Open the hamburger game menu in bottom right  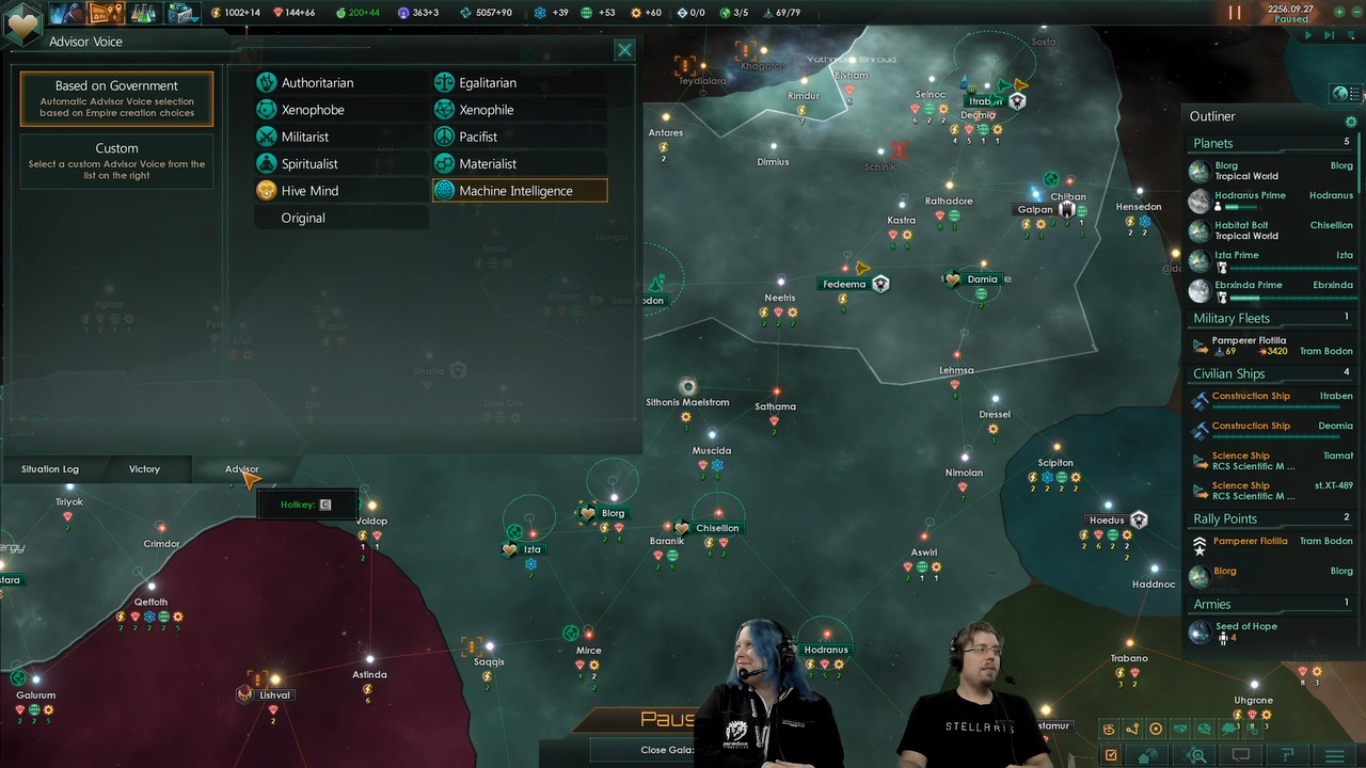tap(1334, 755)
